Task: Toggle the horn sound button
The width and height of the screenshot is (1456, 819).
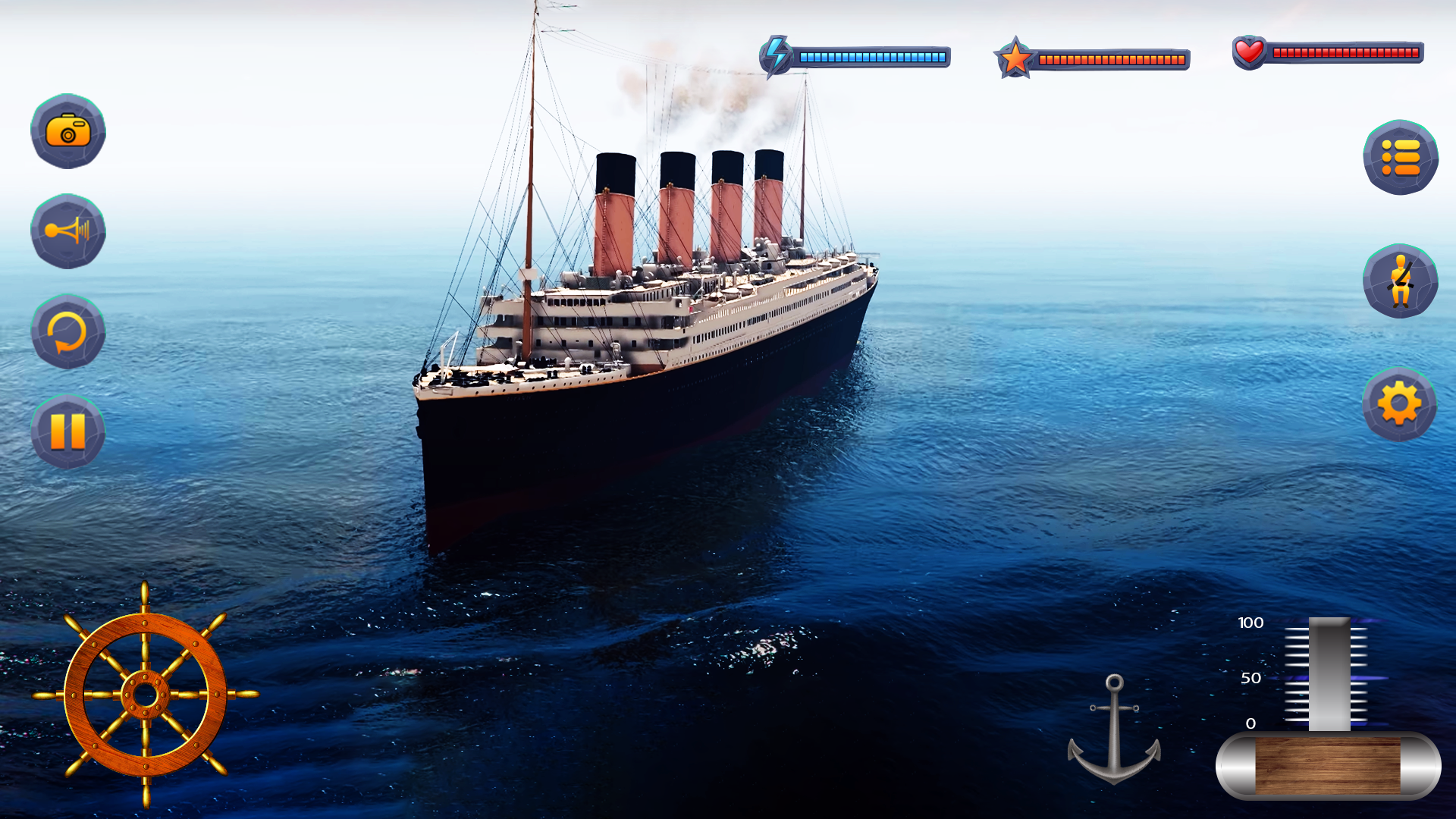Action: coord(67,232)
